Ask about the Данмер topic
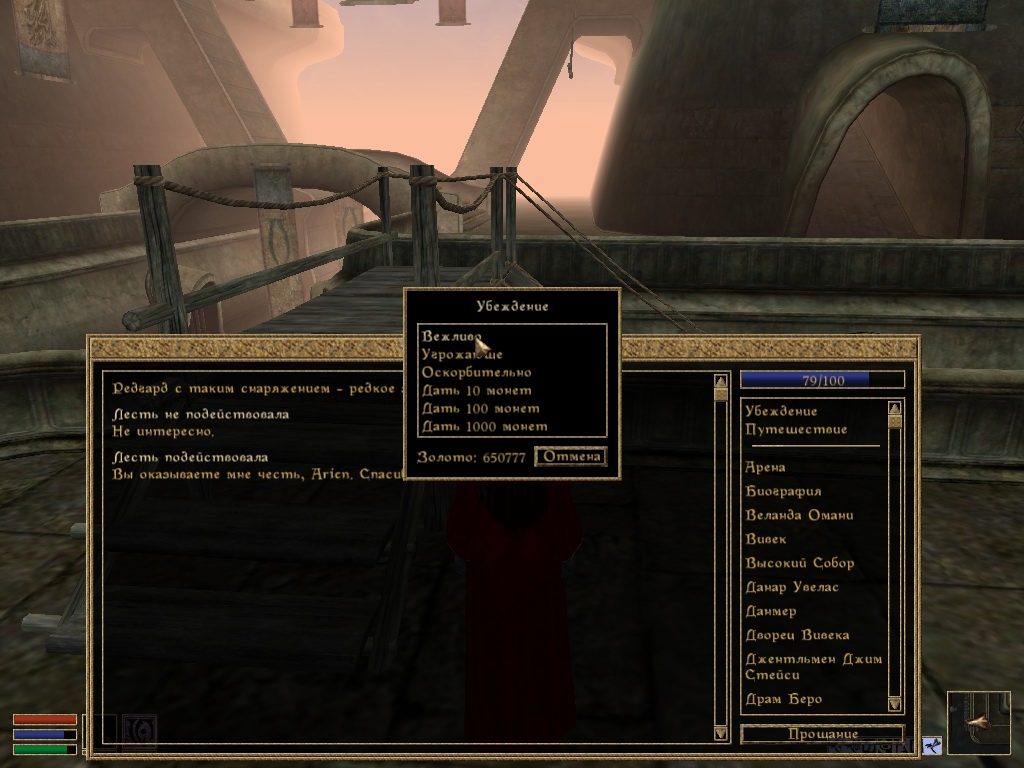Viewport: 1024px width, 768px height. [x=770, y=611]
